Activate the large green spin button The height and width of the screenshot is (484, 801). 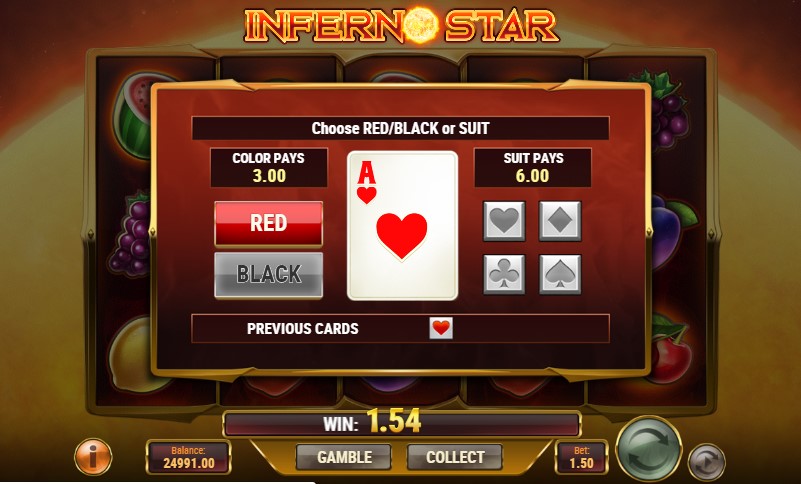[648, 449]
